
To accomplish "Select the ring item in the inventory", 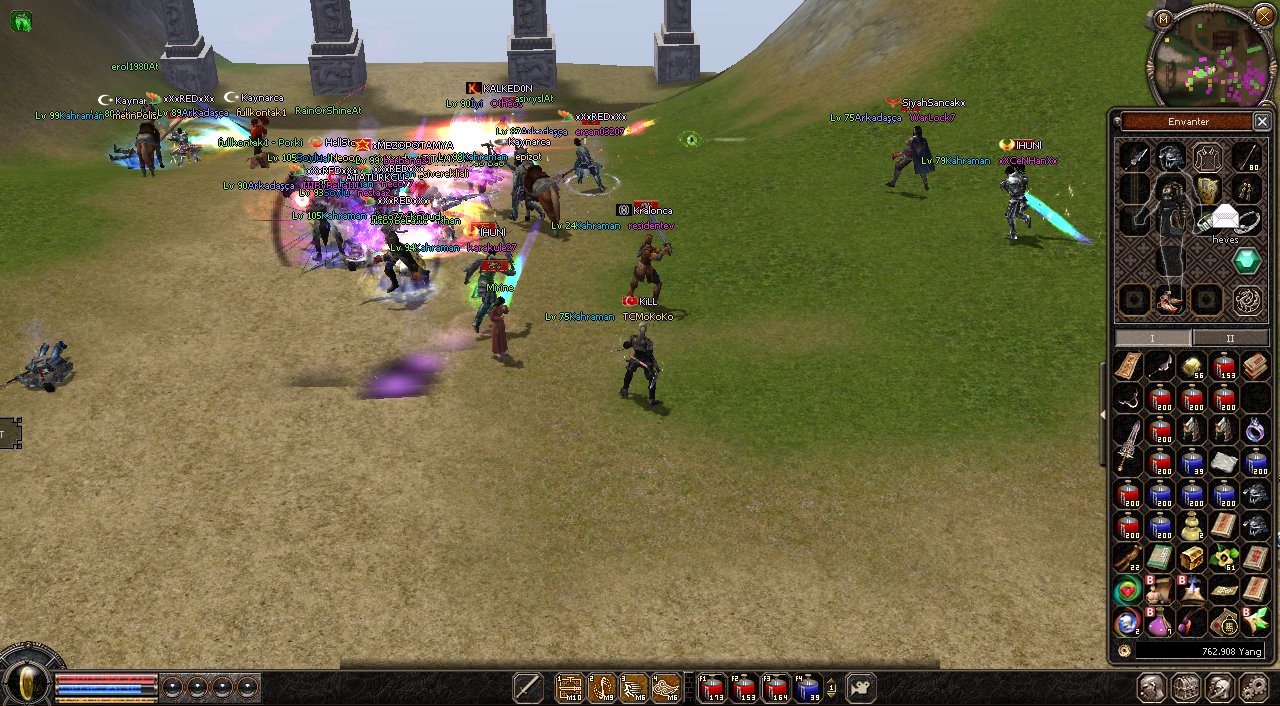I will (1256, 430).
